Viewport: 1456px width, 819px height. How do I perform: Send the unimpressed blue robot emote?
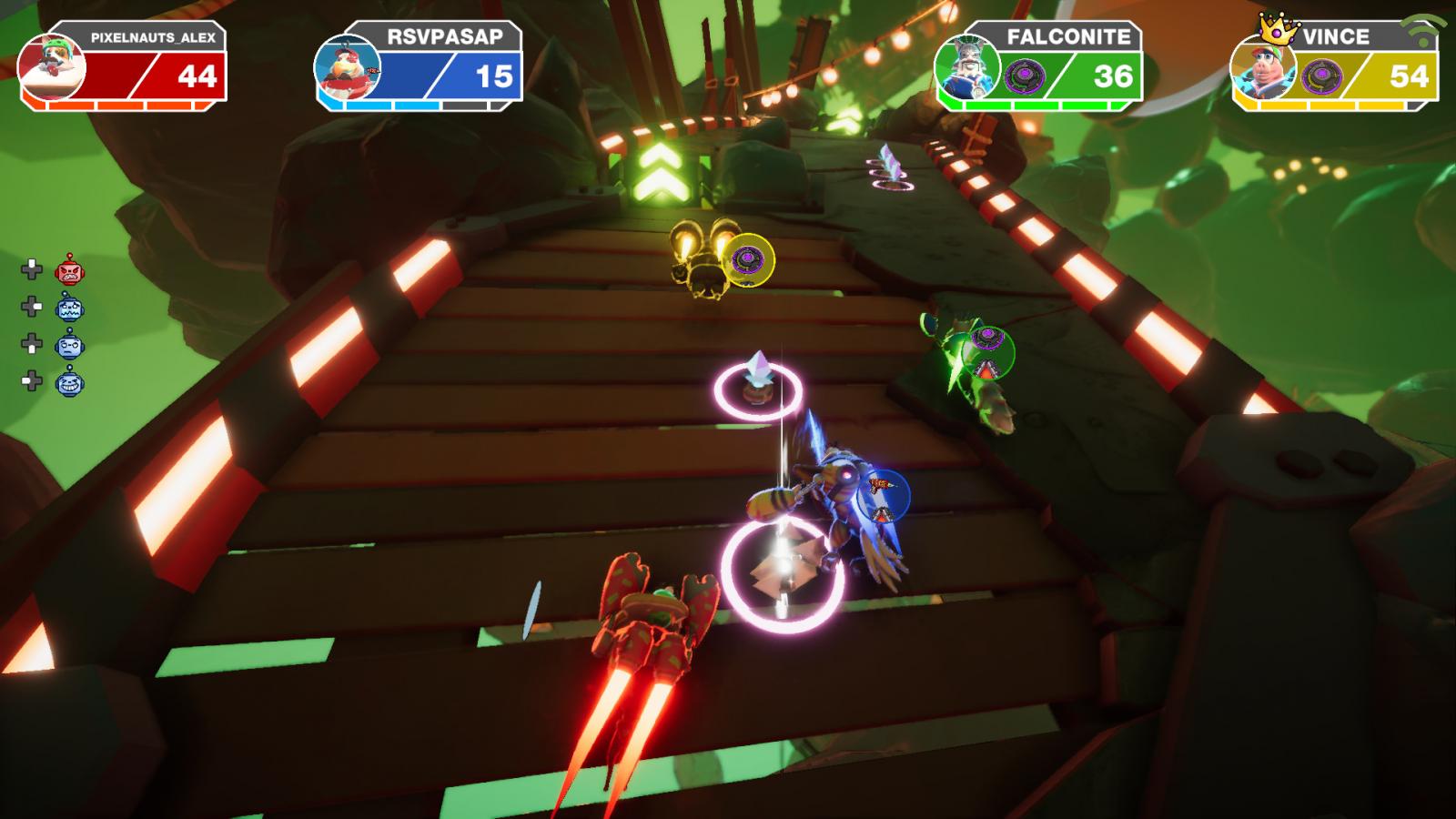coord(69,345)
